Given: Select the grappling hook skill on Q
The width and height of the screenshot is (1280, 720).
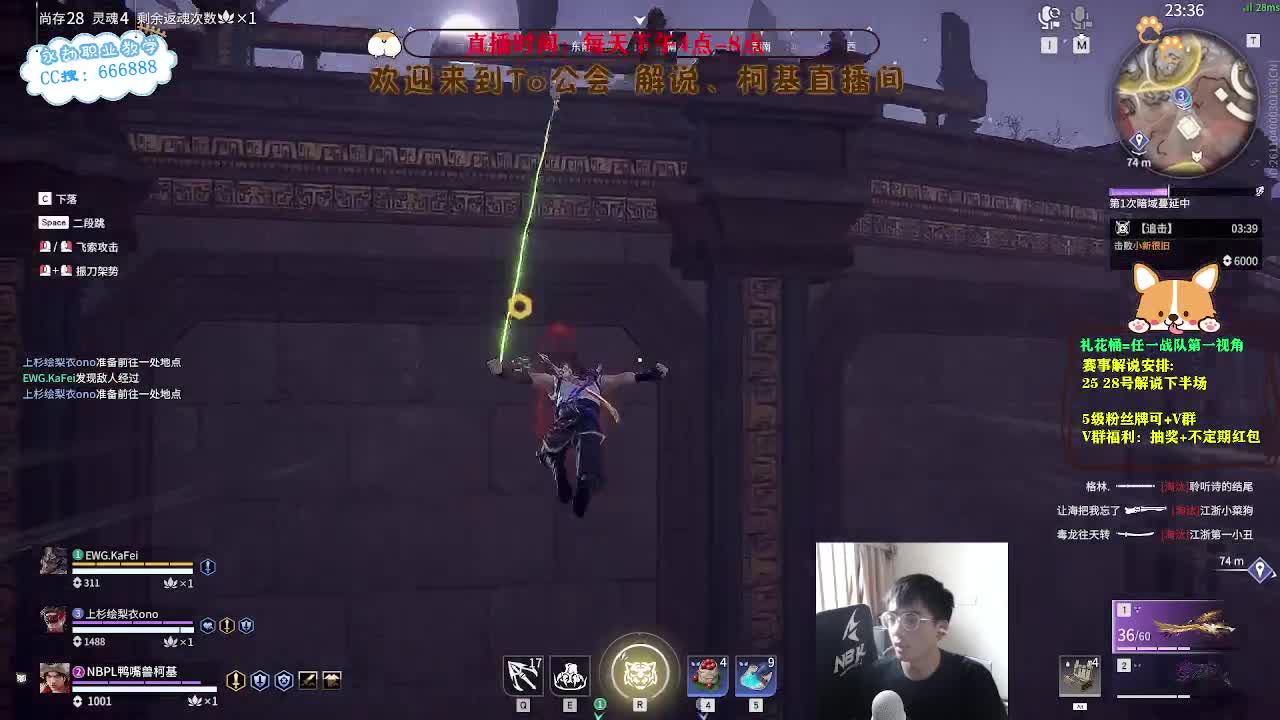Looking at the screenshot, I should [x=522, y=675].
